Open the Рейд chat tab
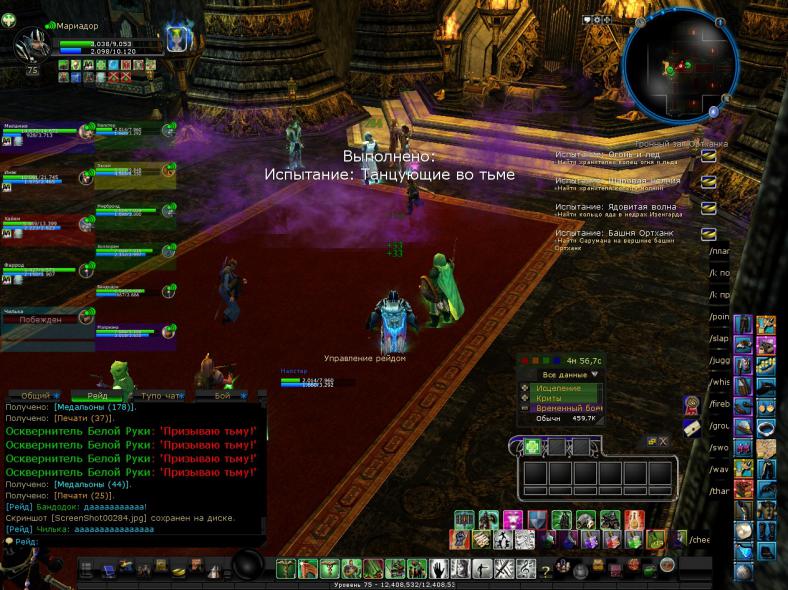Screen dimensions: 788x590 (x=98, y=396)
